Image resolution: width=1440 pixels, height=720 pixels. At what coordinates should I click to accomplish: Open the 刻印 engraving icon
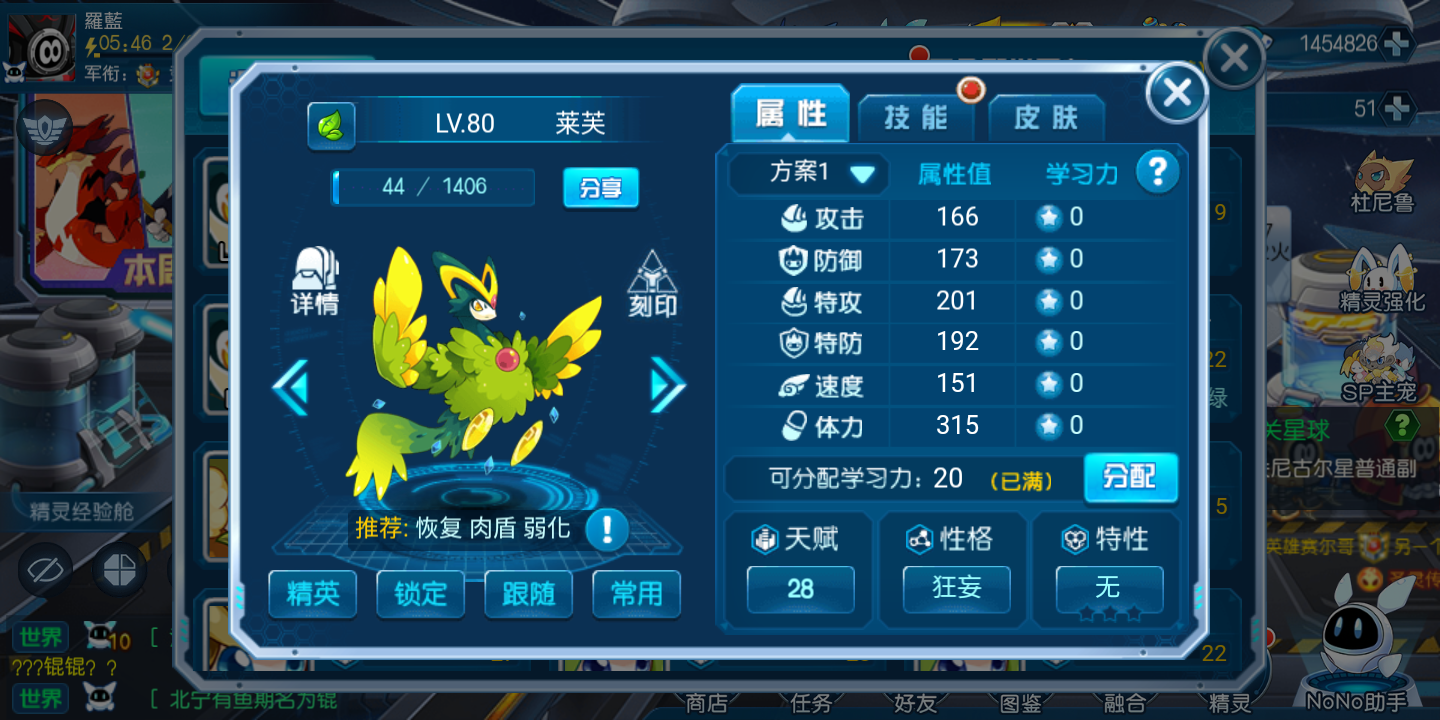[x=652, y=284]
